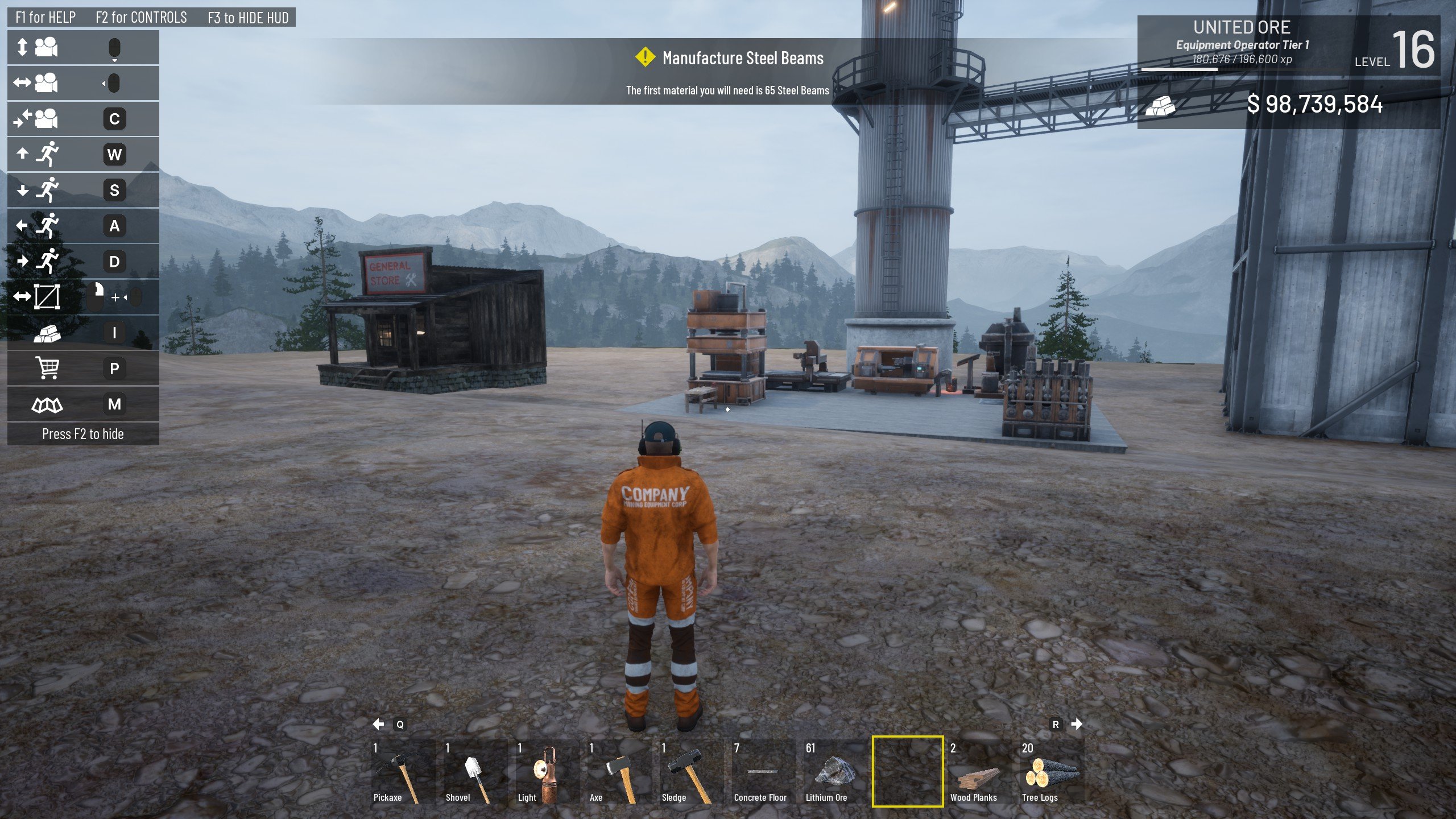Select the highlighted empty hotbar slot
The width and height of the screenshot is (1456, 819).
click(907, 772)
